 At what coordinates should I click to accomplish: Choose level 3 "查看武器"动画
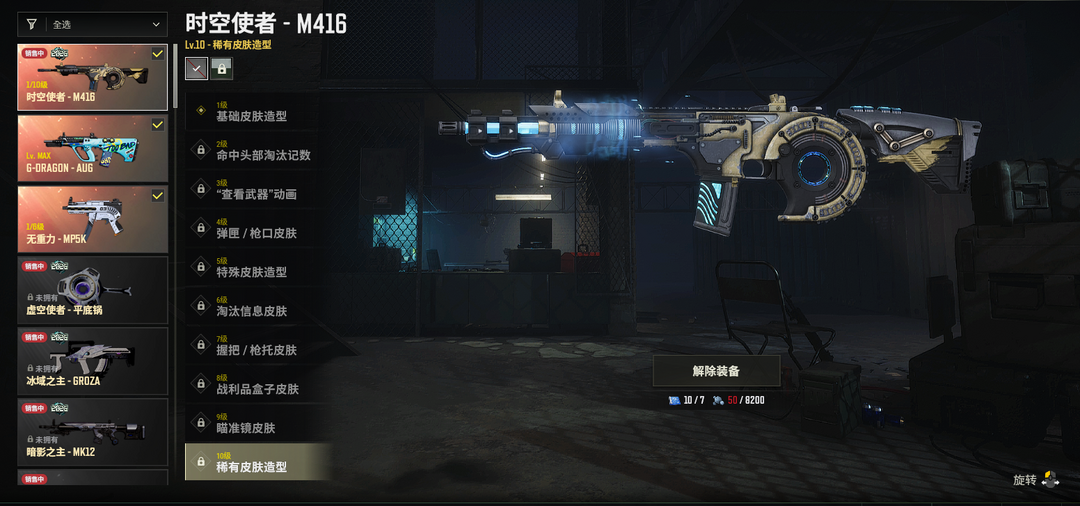[x=256, y=189]
